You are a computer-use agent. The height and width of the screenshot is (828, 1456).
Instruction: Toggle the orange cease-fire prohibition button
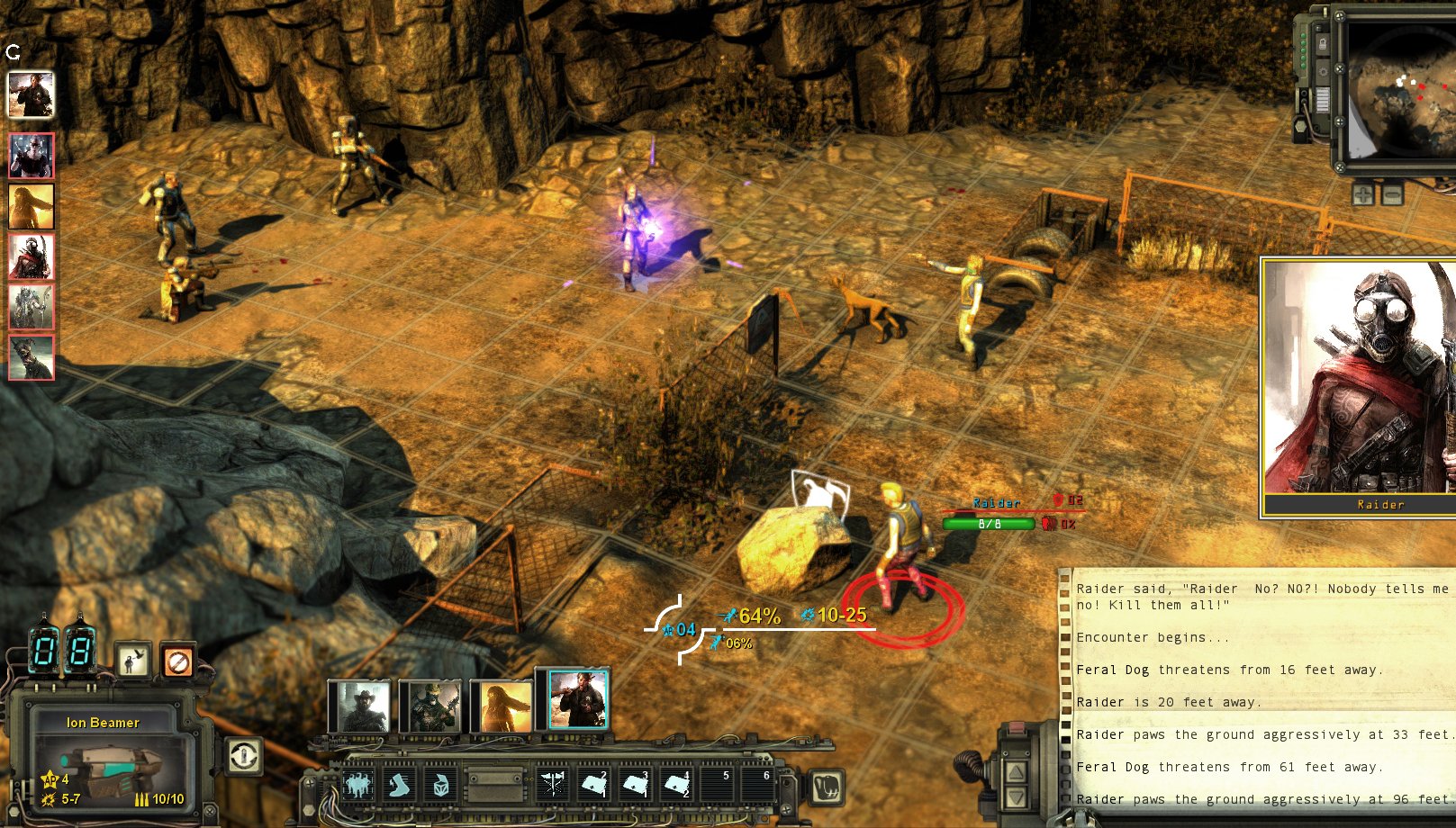[x=179, y=662]
